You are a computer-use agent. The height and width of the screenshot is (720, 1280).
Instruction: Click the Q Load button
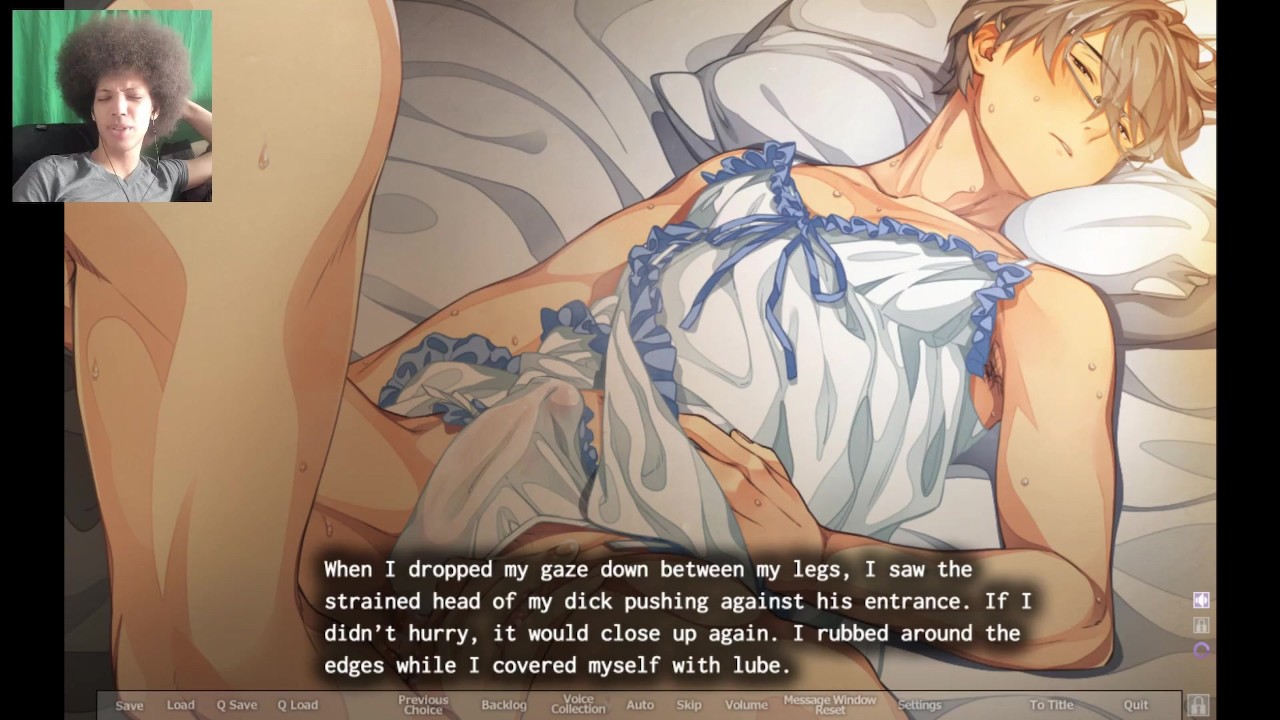(297, 705)
